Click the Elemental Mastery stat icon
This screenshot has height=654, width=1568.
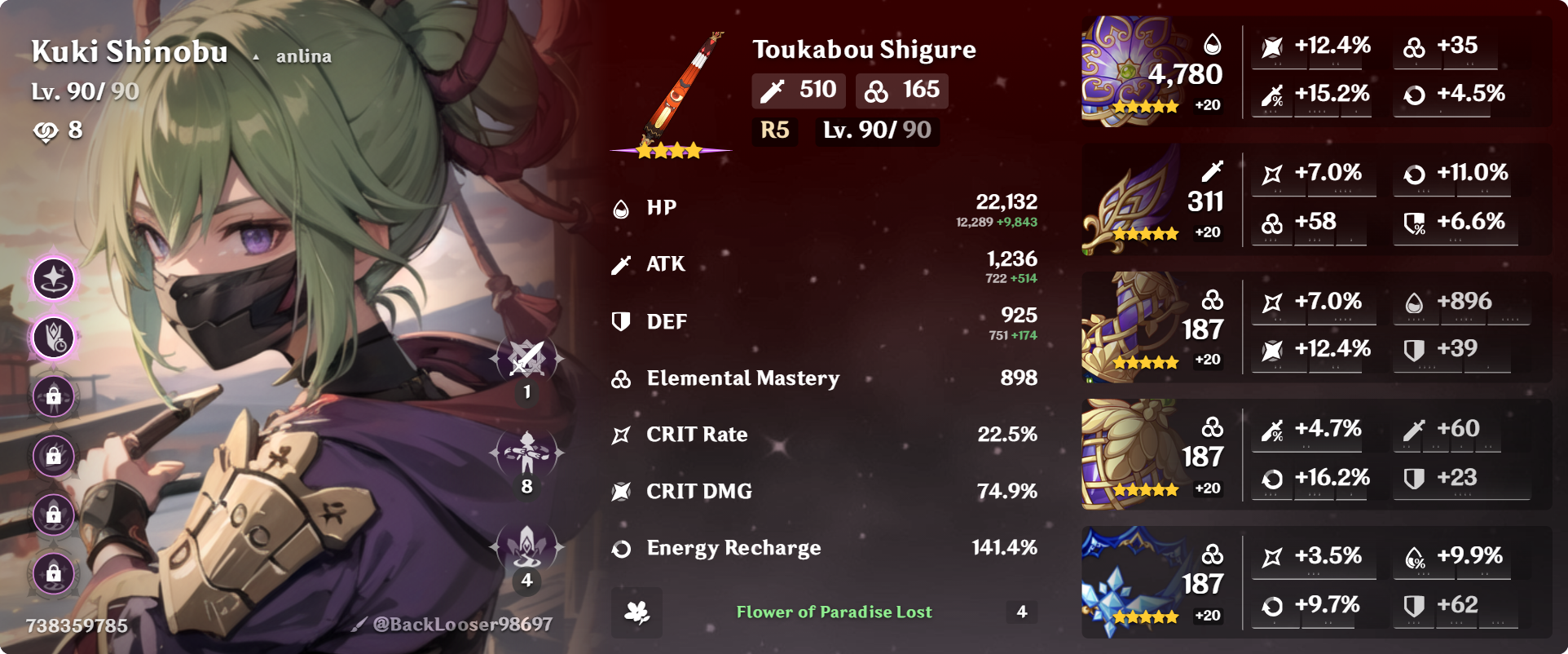[x=621, y=378]
